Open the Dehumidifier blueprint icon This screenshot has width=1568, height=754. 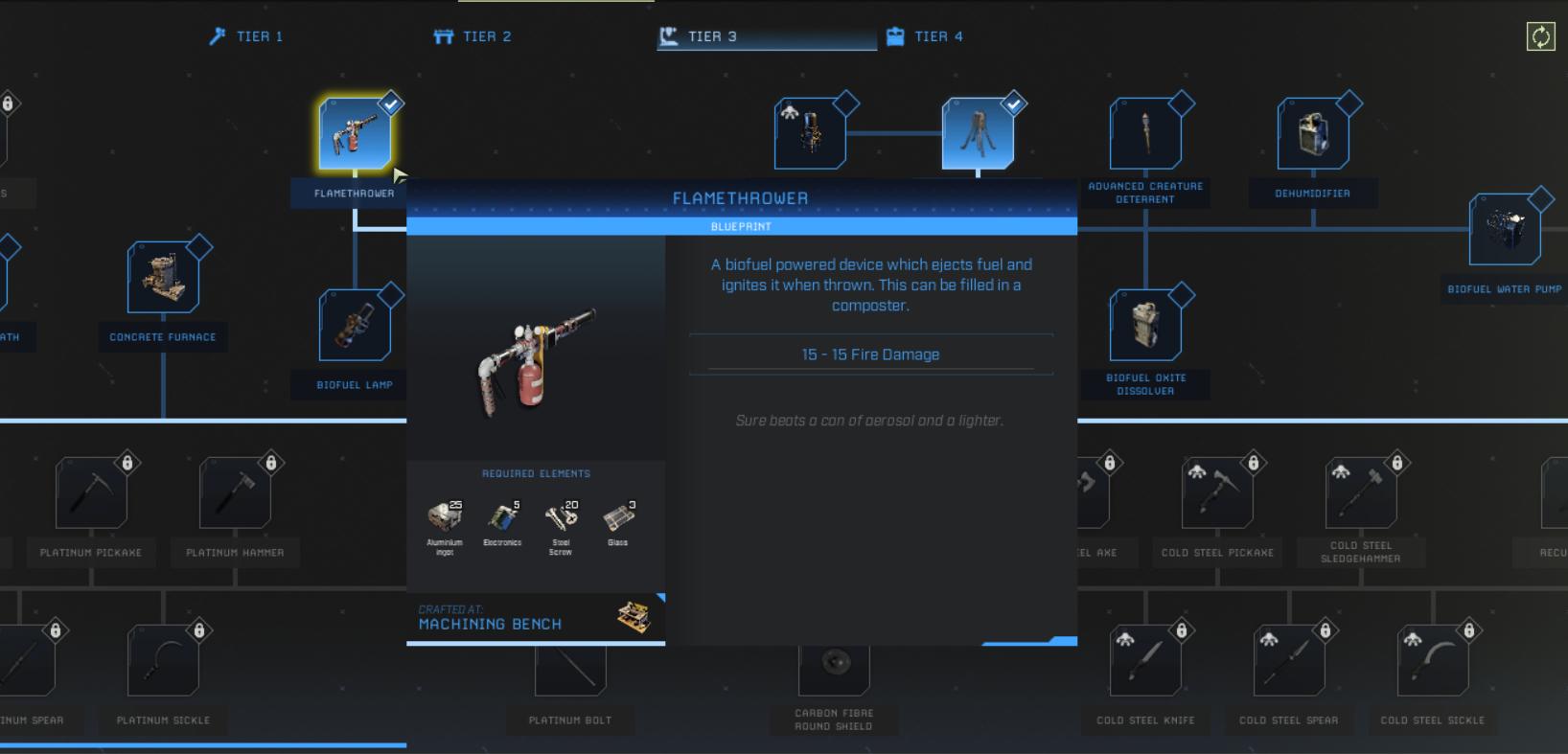1312,132
